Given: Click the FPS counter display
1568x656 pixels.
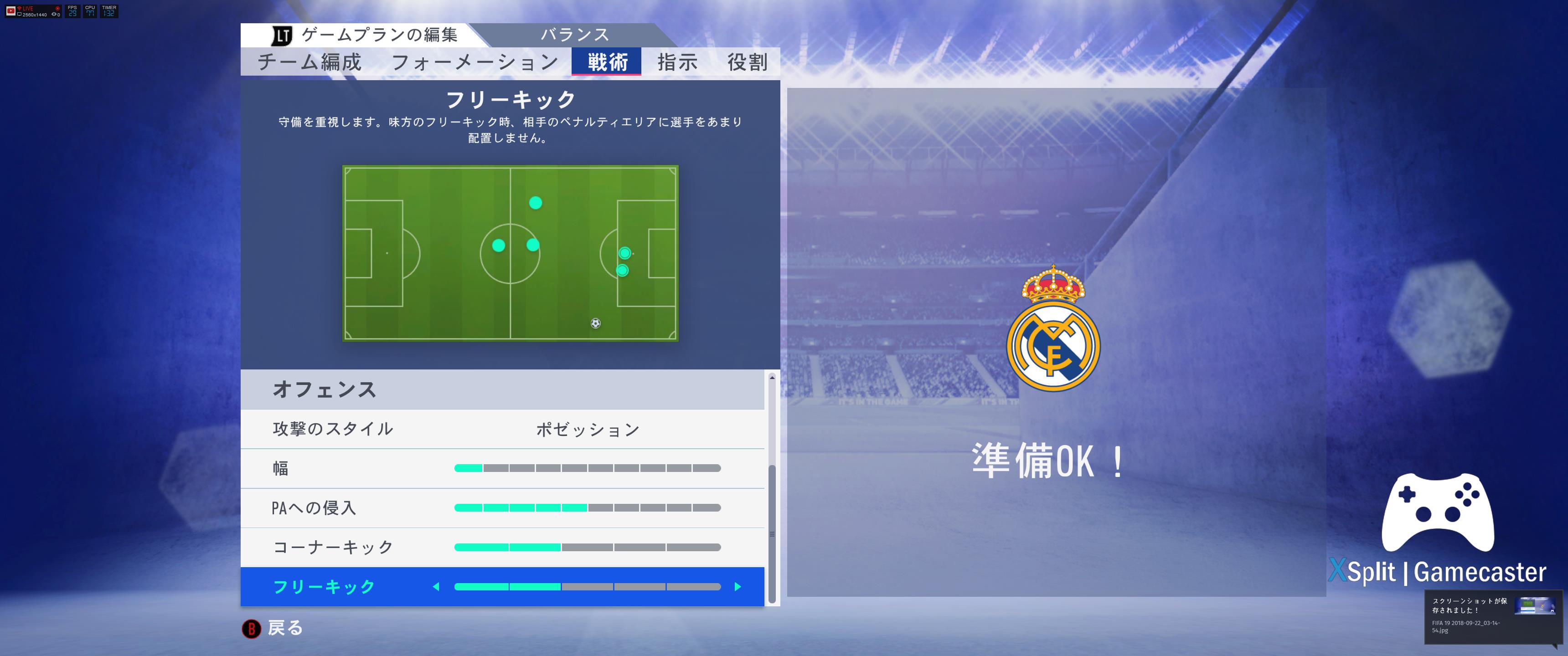Looking at the screenshot, I should click(x=72, y=11).
